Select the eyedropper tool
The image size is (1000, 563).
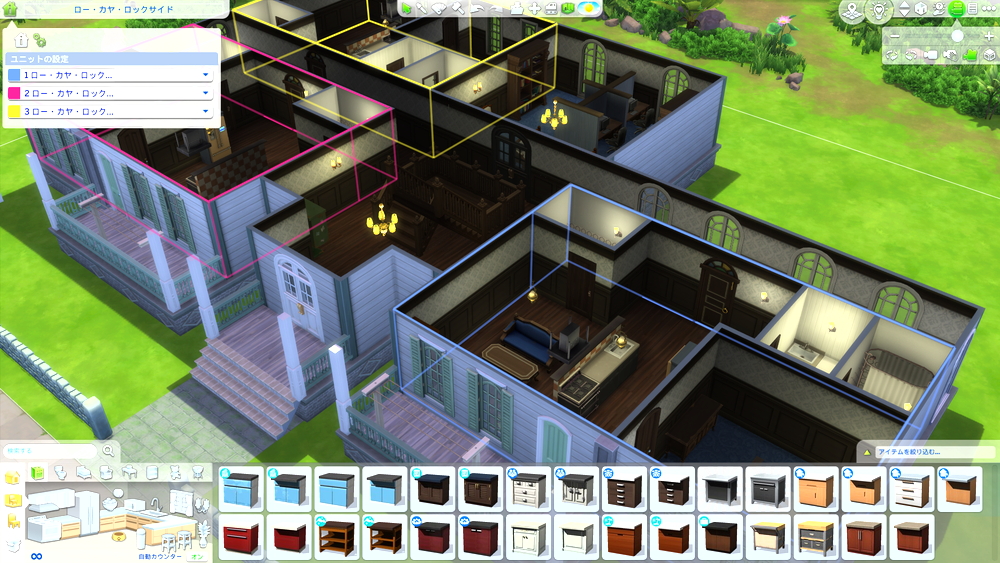coord(421,8)
